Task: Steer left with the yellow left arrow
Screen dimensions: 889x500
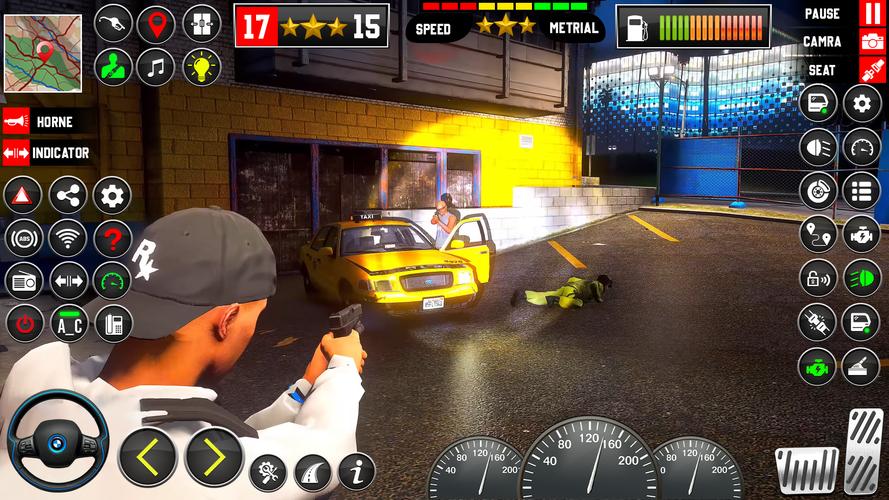Action: tap(149, 456)
